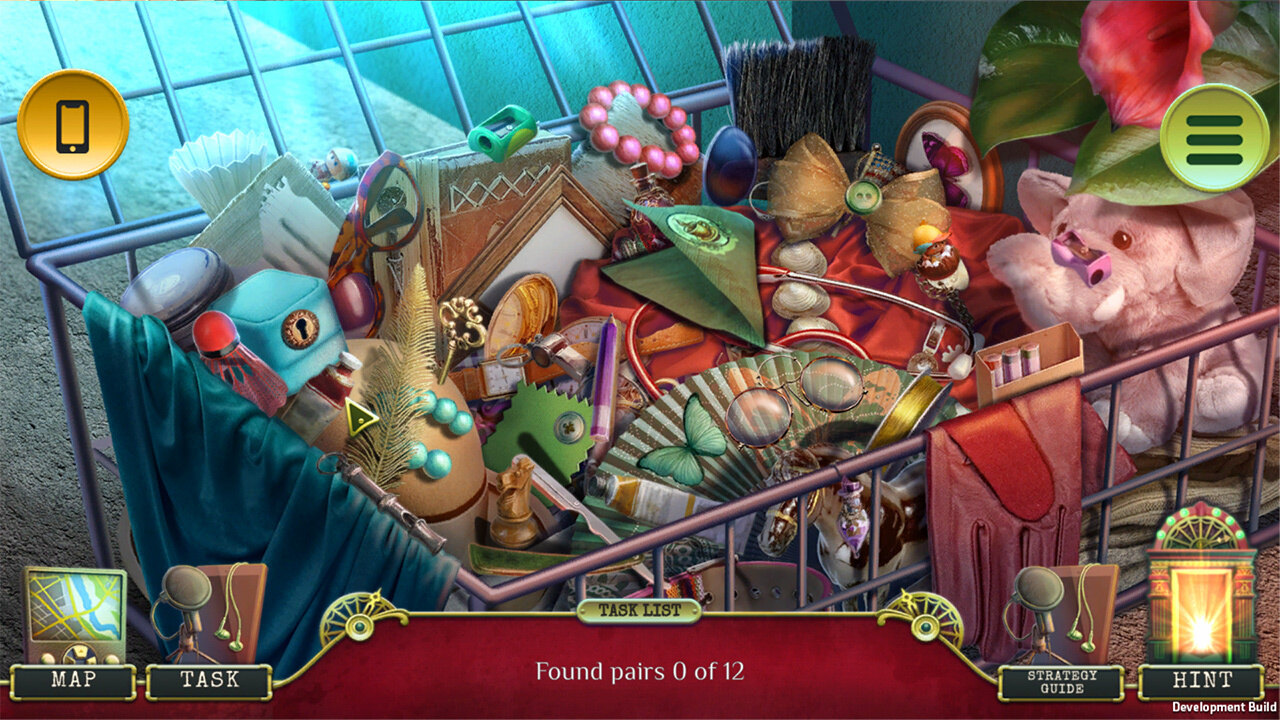Open the green hamburger menu
This screenshot has width=1280, height=720.
[x=1214, y=138]
